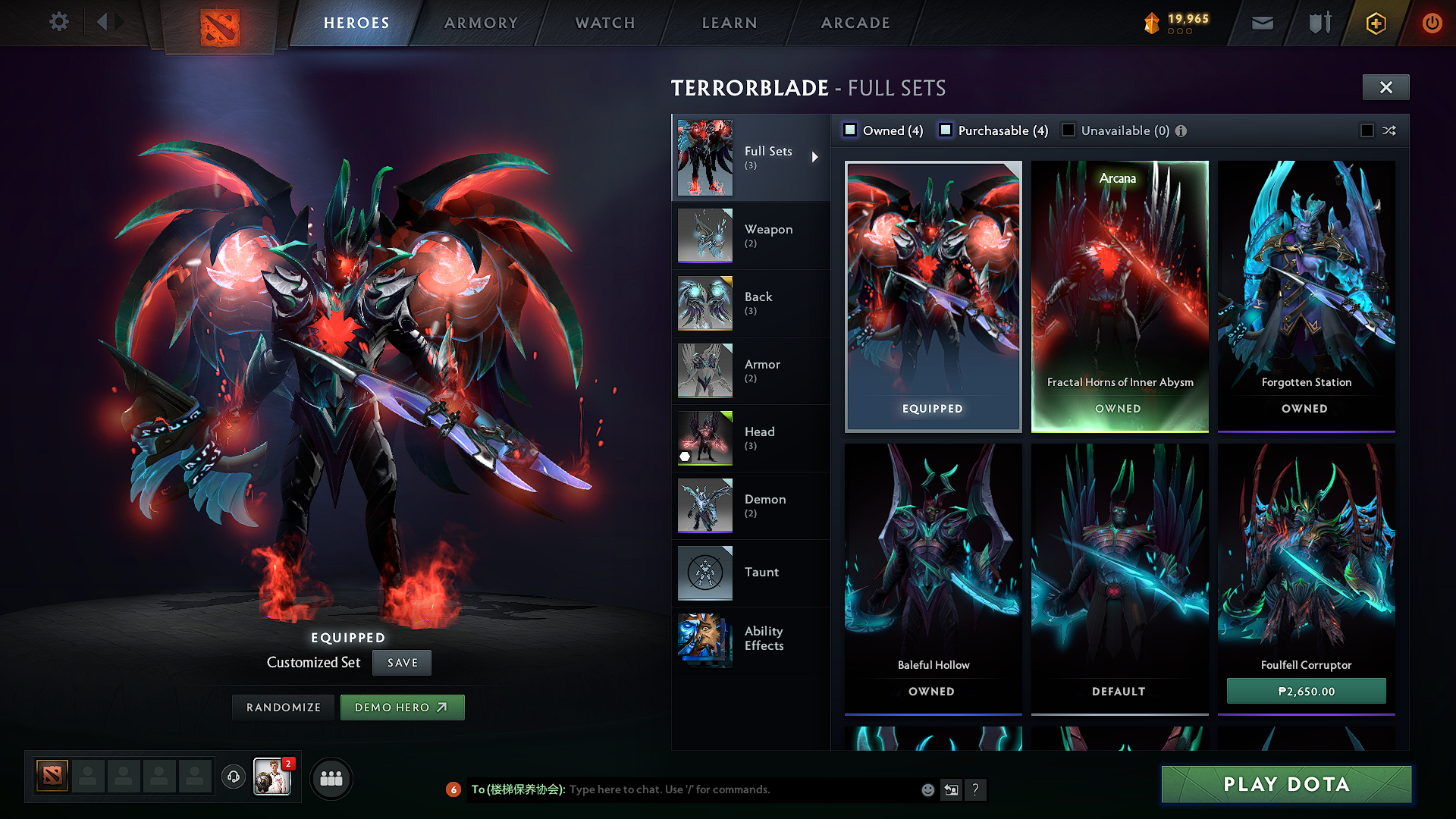The height and width of the screenshot is (819, 1456).
Task: Open the settings gear menu
Action: 59,22
